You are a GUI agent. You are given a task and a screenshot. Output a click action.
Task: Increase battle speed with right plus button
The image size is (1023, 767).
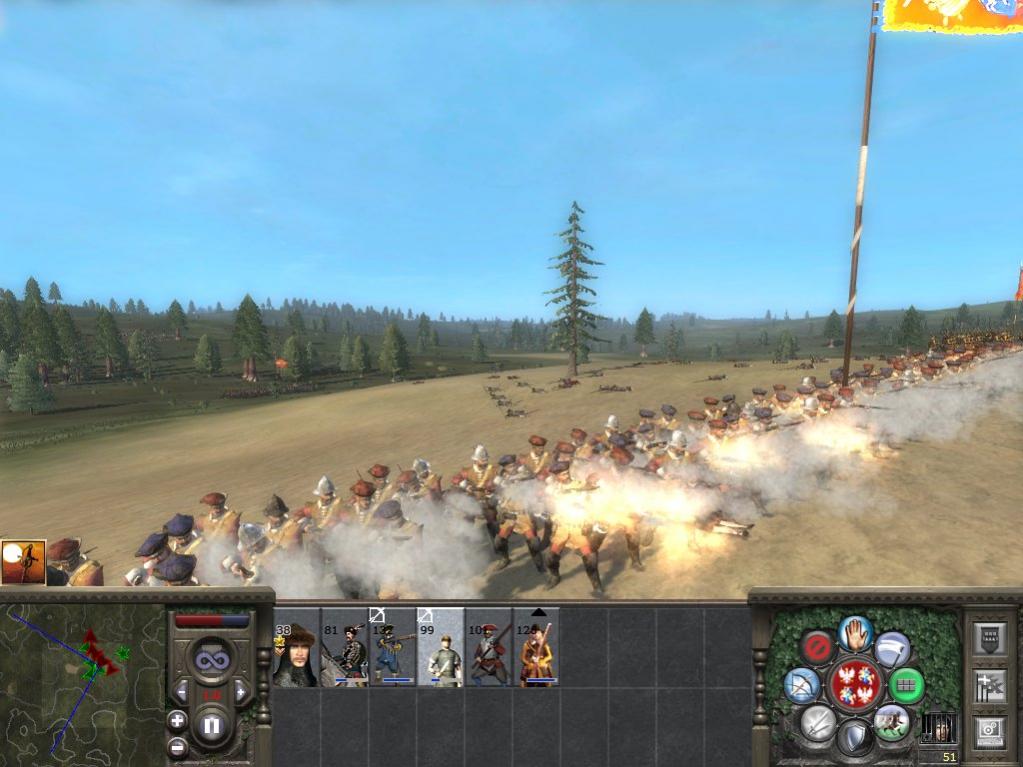click(x=240, y=692)
